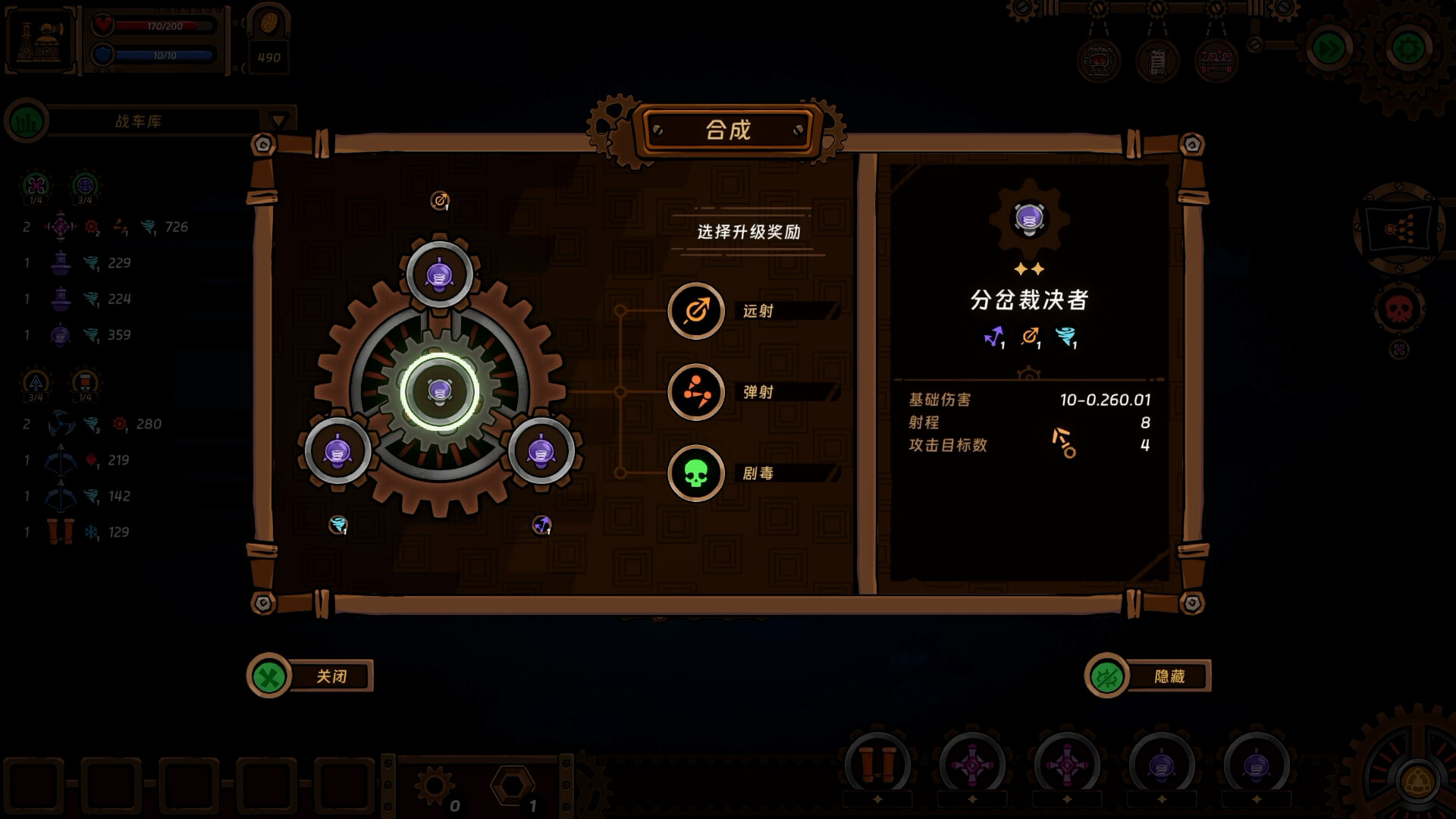Select the purple turret on top of the gear
Image resolution: width=1456 pixels, height=819 pixels.
click(x=438, y=275)
